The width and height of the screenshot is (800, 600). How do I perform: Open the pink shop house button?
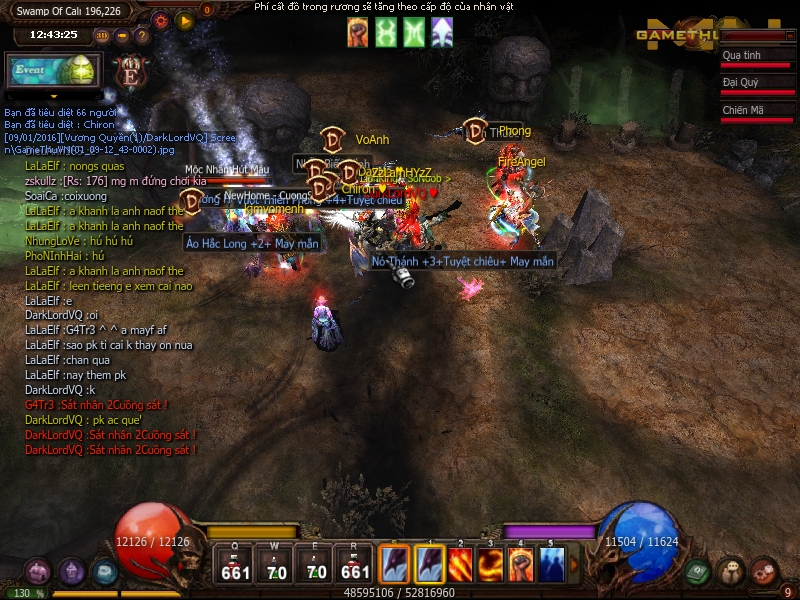(x=38, y=572)
